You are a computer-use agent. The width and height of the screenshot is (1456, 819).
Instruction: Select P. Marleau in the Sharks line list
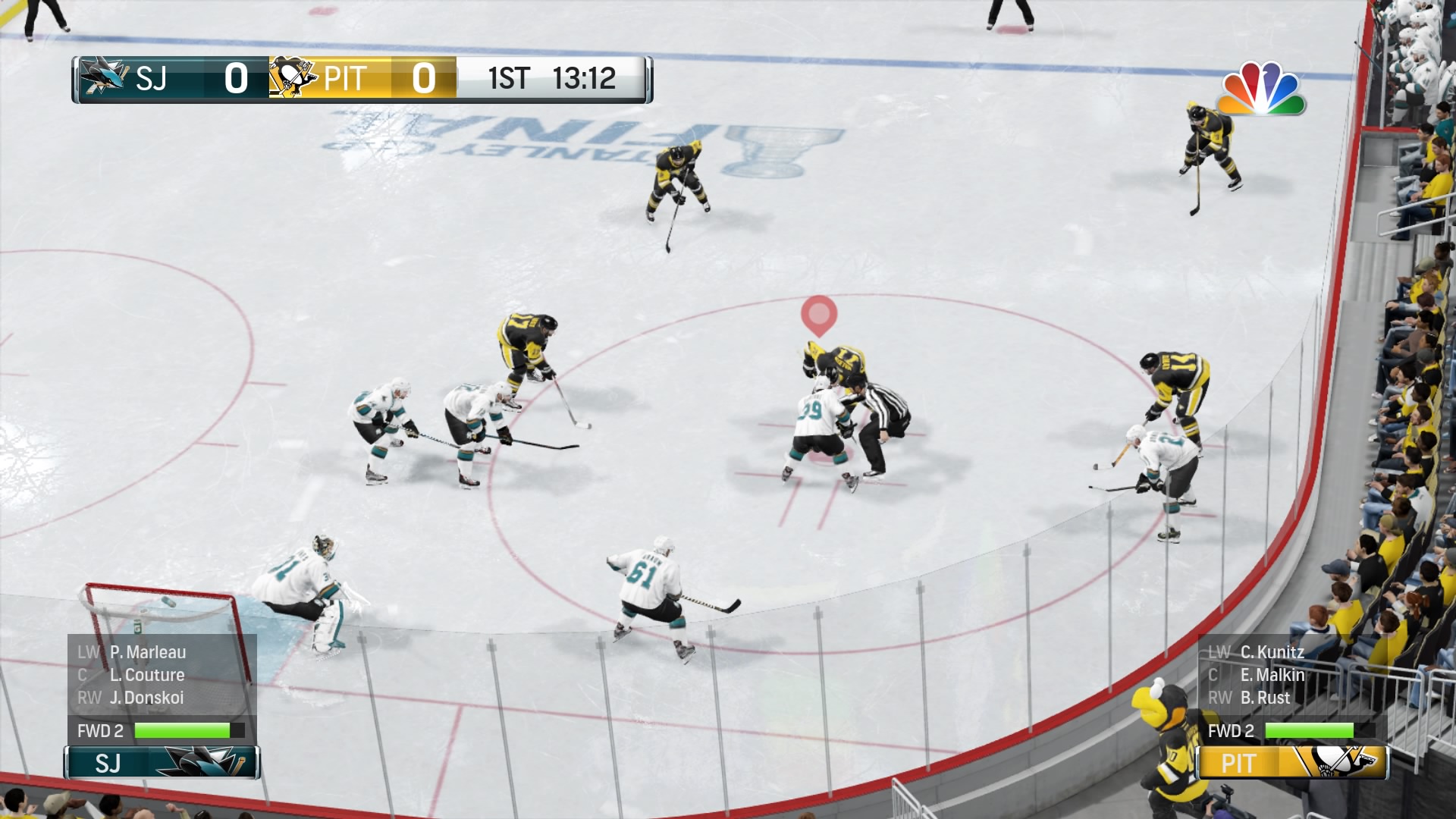point(147,652)
